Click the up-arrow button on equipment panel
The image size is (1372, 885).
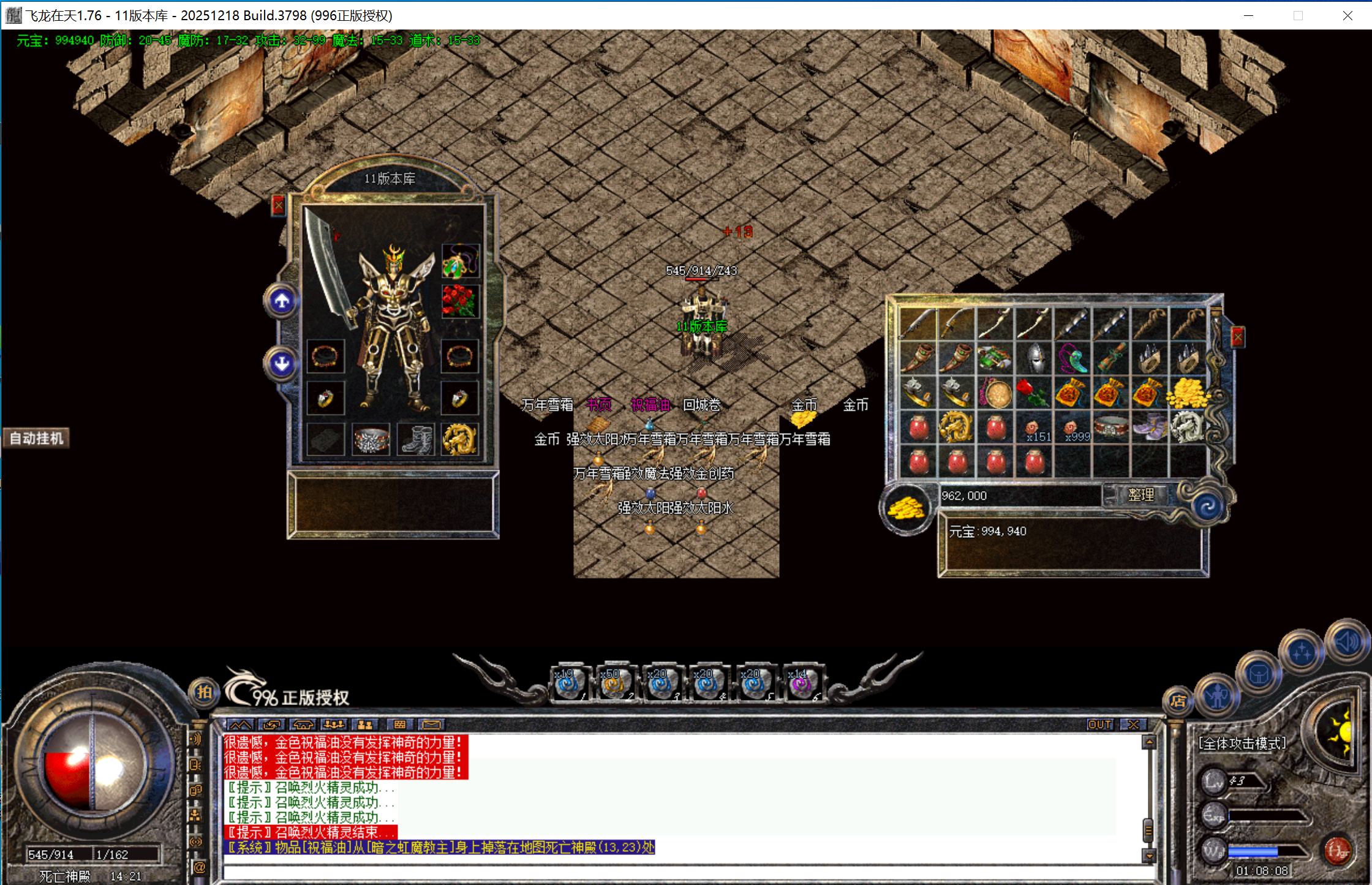click(x=282, y=301)
